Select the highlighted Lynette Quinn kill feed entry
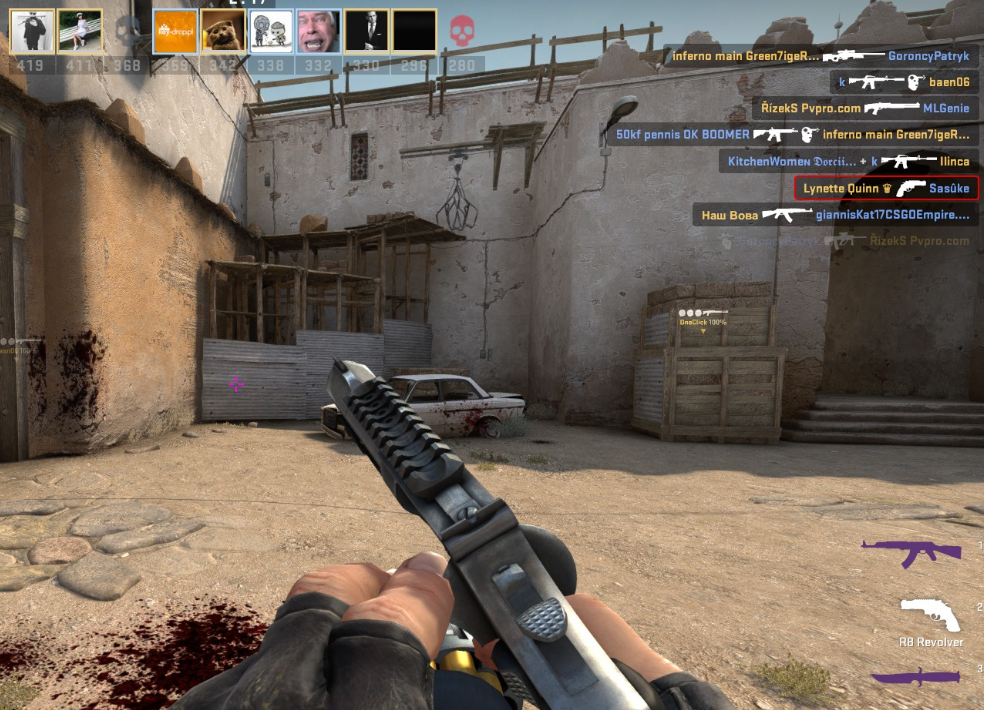The image size is (984, 710). pos(885,188)
